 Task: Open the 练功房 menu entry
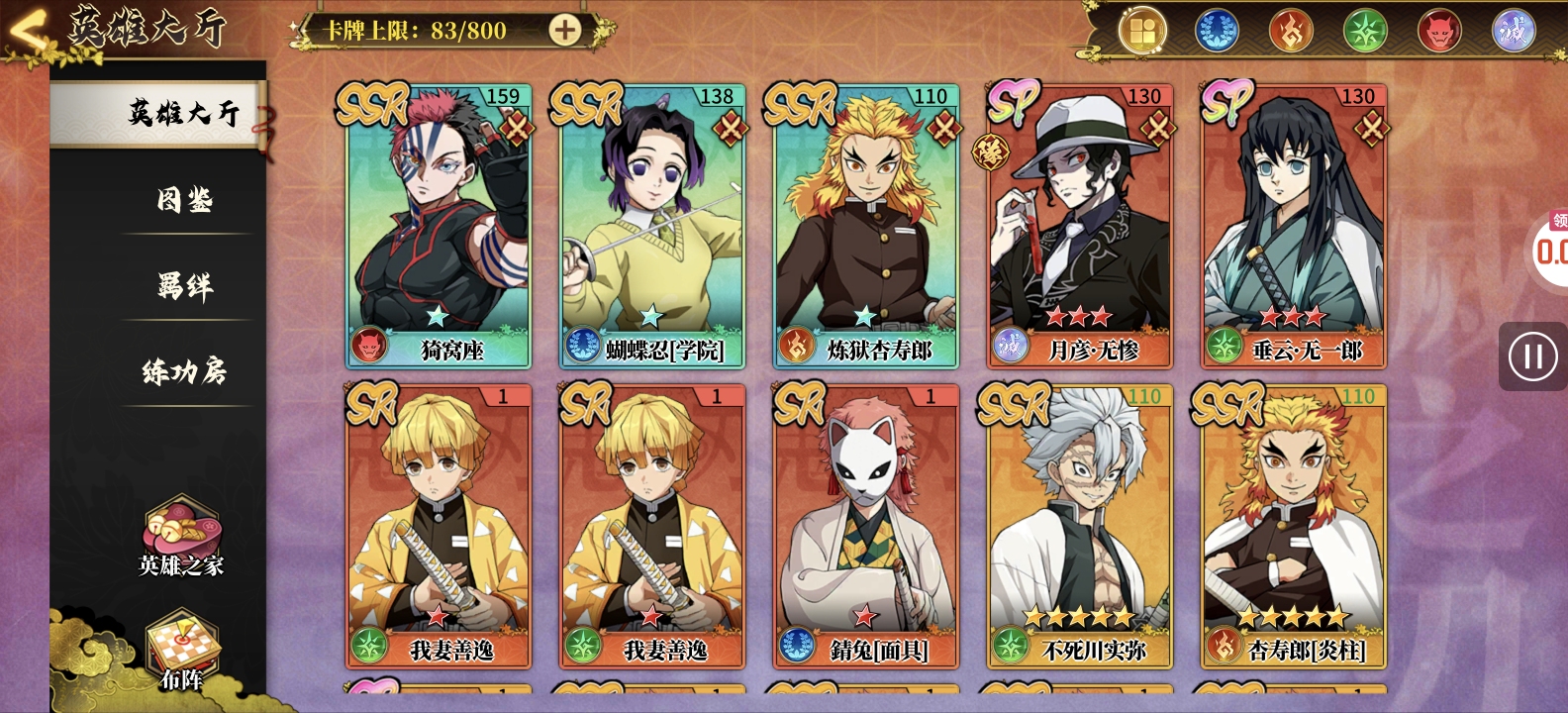coord(185,373)
